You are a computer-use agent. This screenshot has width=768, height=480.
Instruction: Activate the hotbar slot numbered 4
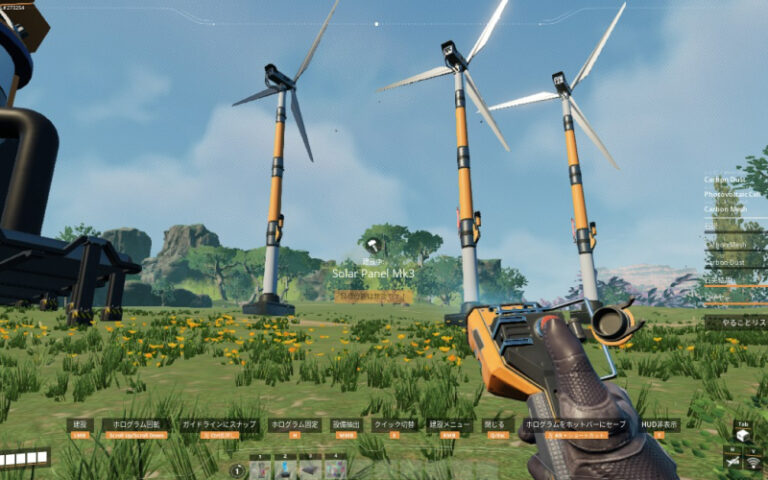[x=335, y=469]
